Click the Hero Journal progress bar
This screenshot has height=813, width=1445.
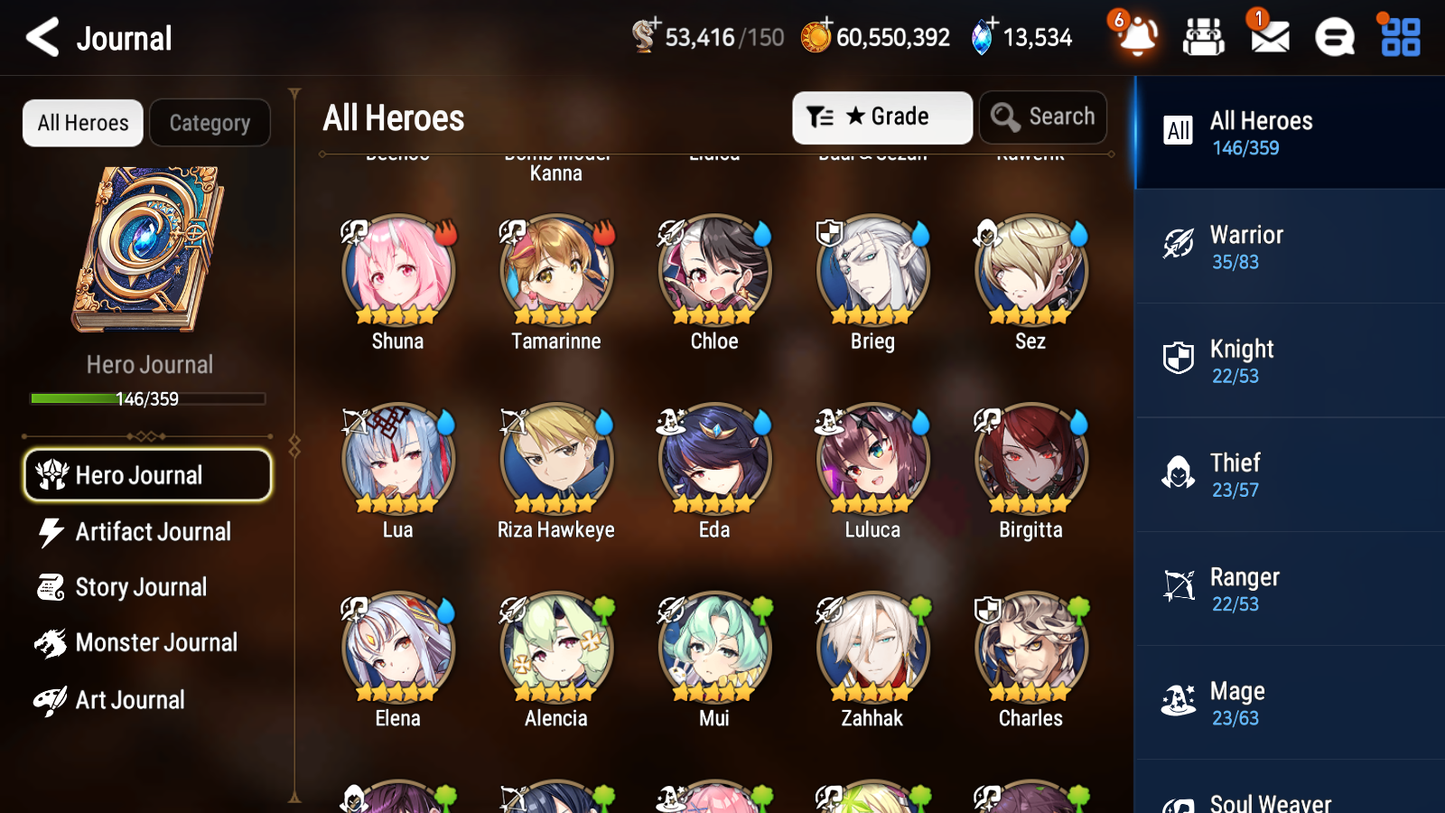149,398
